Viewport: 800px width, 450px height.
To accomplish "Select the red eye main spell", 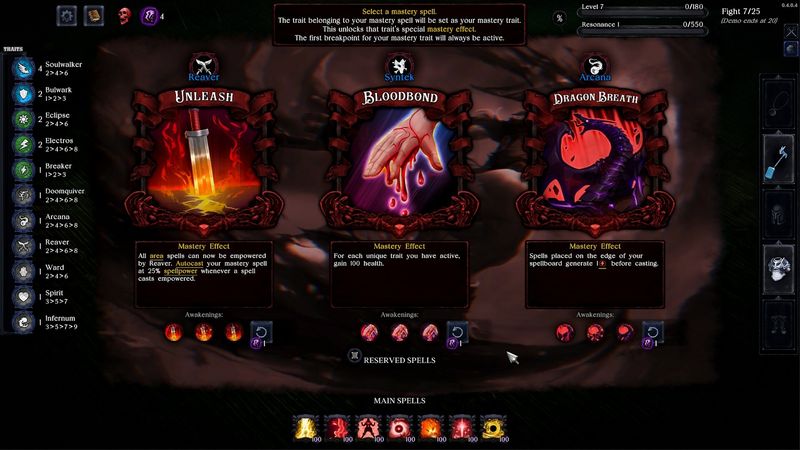I will (400, 429).
